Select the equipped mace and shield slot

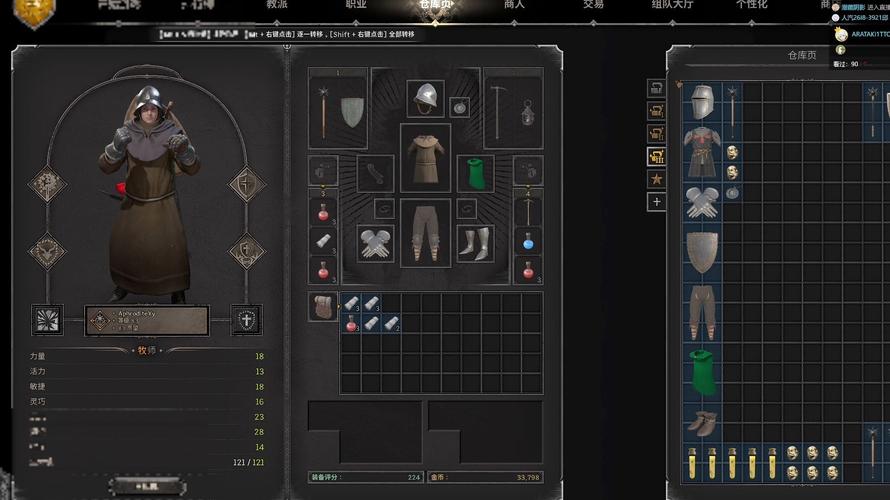pyautogui.click(x=338, y=109)
